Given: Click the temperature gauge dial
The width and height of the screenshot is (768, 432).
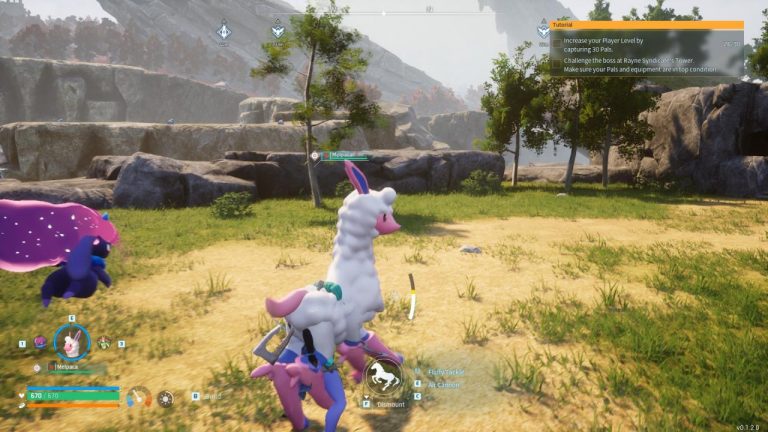Looking at the screenshot, I should [138, 397].
